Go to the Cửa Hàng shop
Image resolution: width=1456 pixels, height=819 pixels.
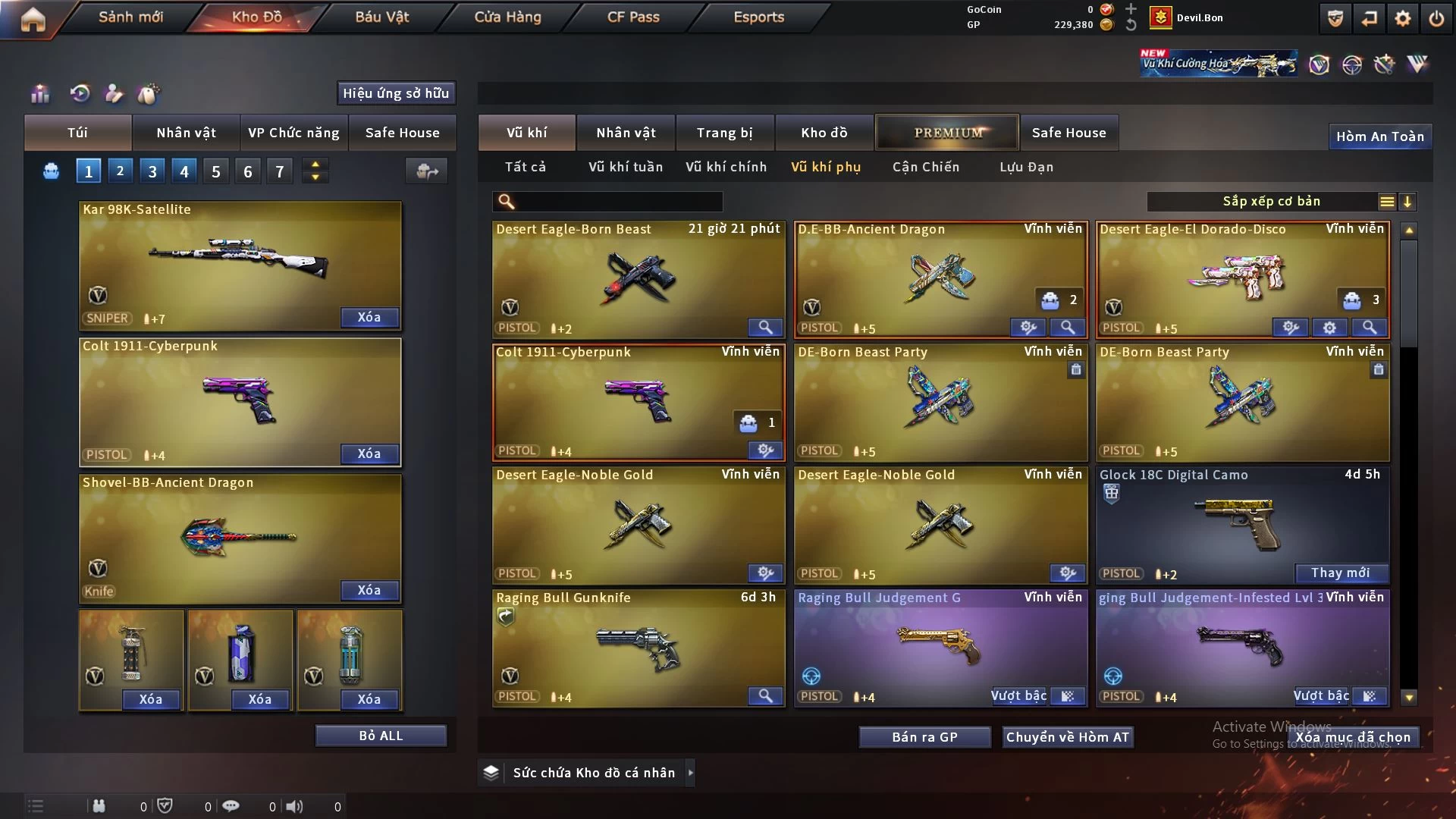click(507, 17)
